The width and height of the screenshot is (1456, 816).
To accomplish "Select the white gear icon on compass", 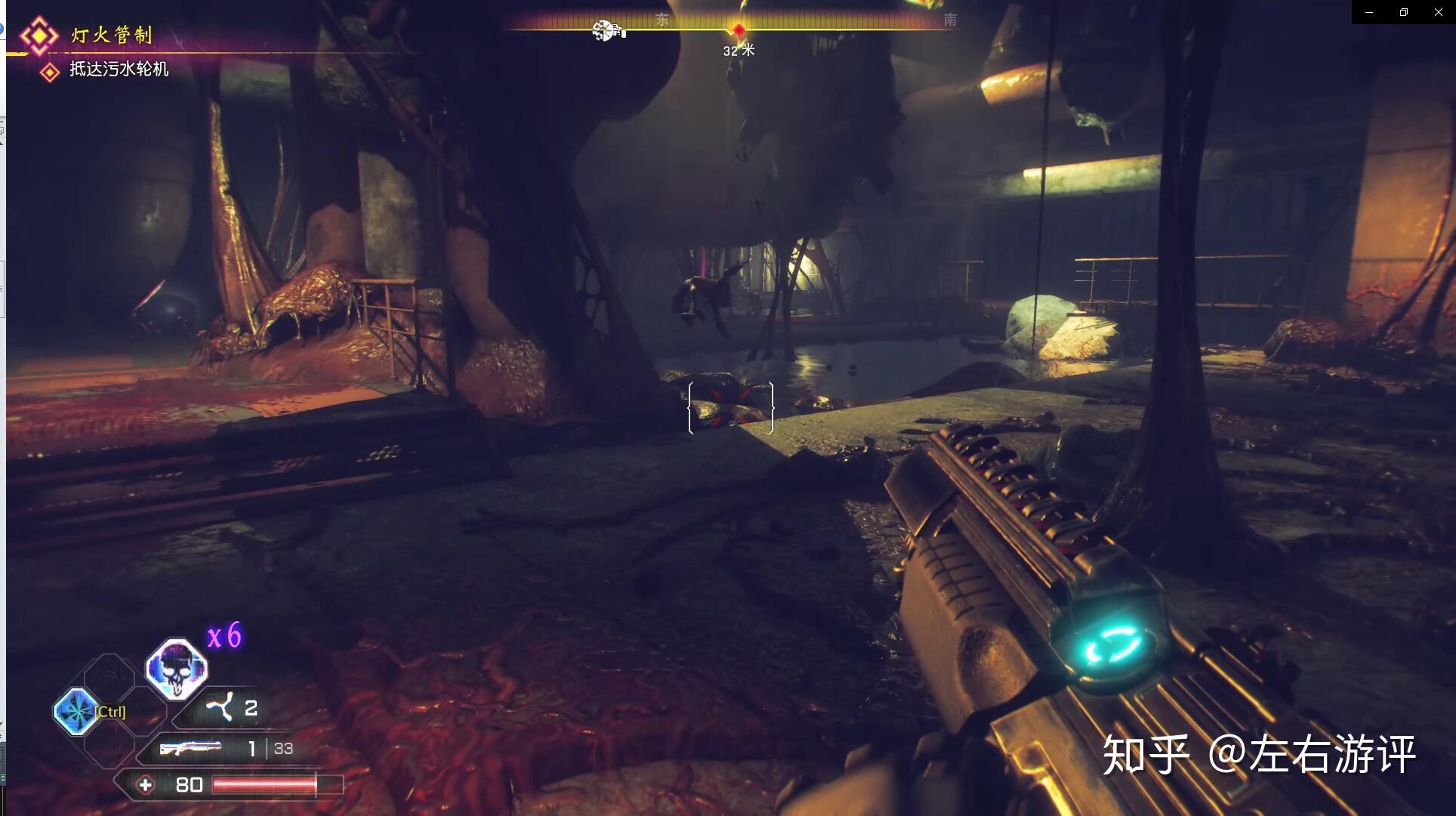I will [x=604, y=30].
